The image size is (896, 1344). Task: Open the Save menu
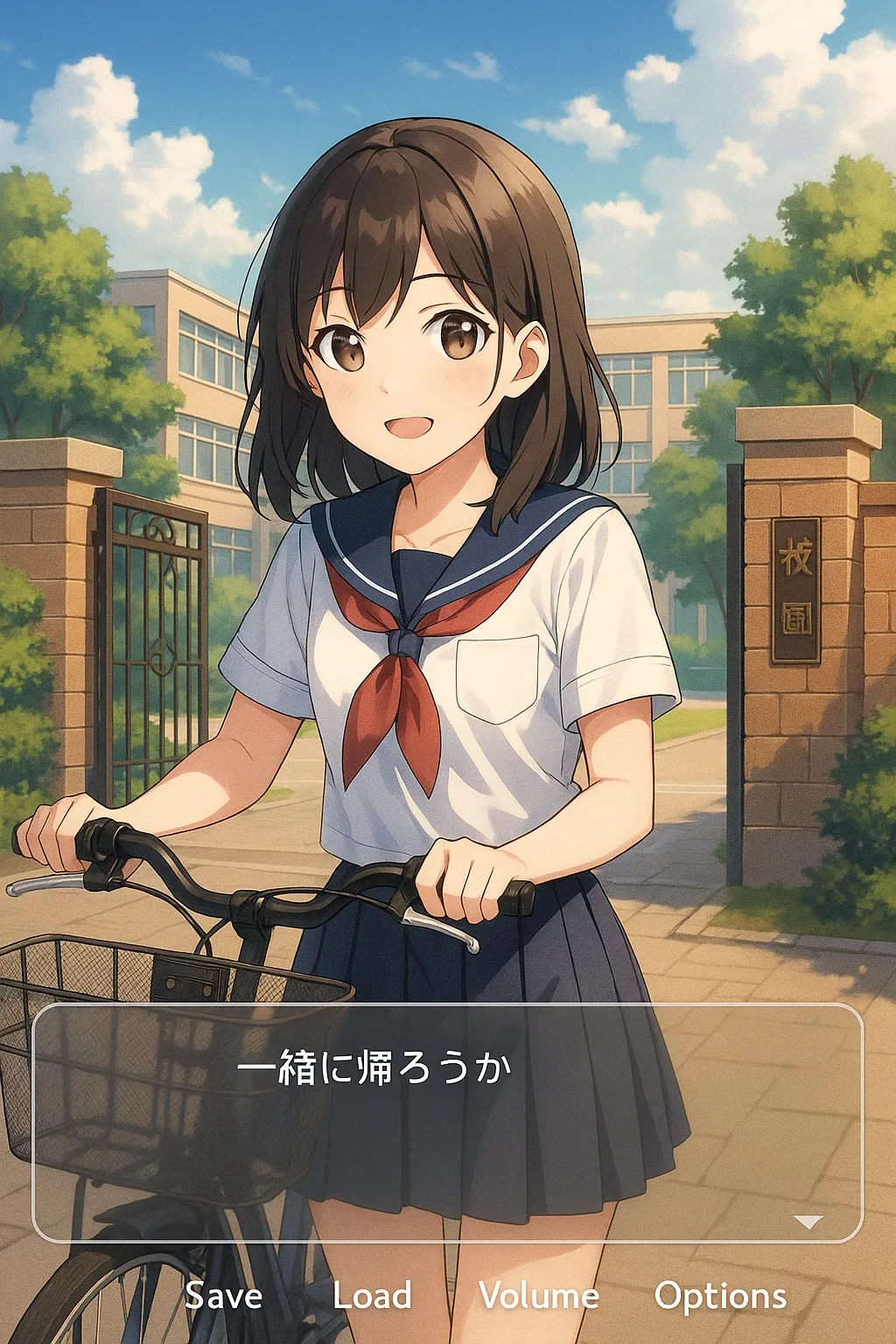pos(224,1296)
